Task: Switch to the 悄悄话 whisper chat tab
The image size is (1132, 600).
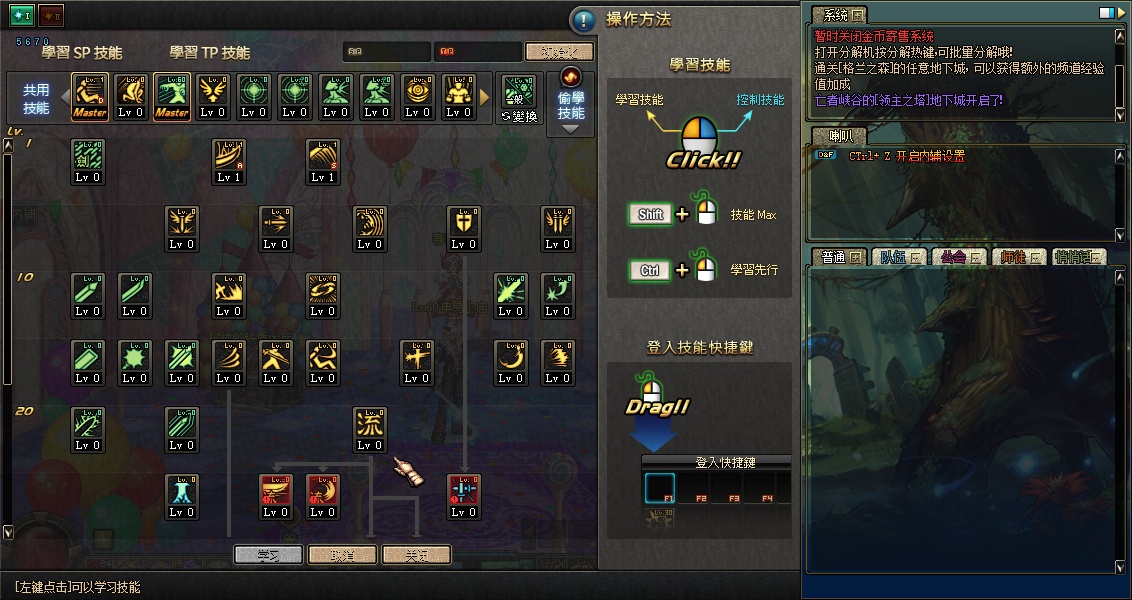Action: click(1079, 257)
